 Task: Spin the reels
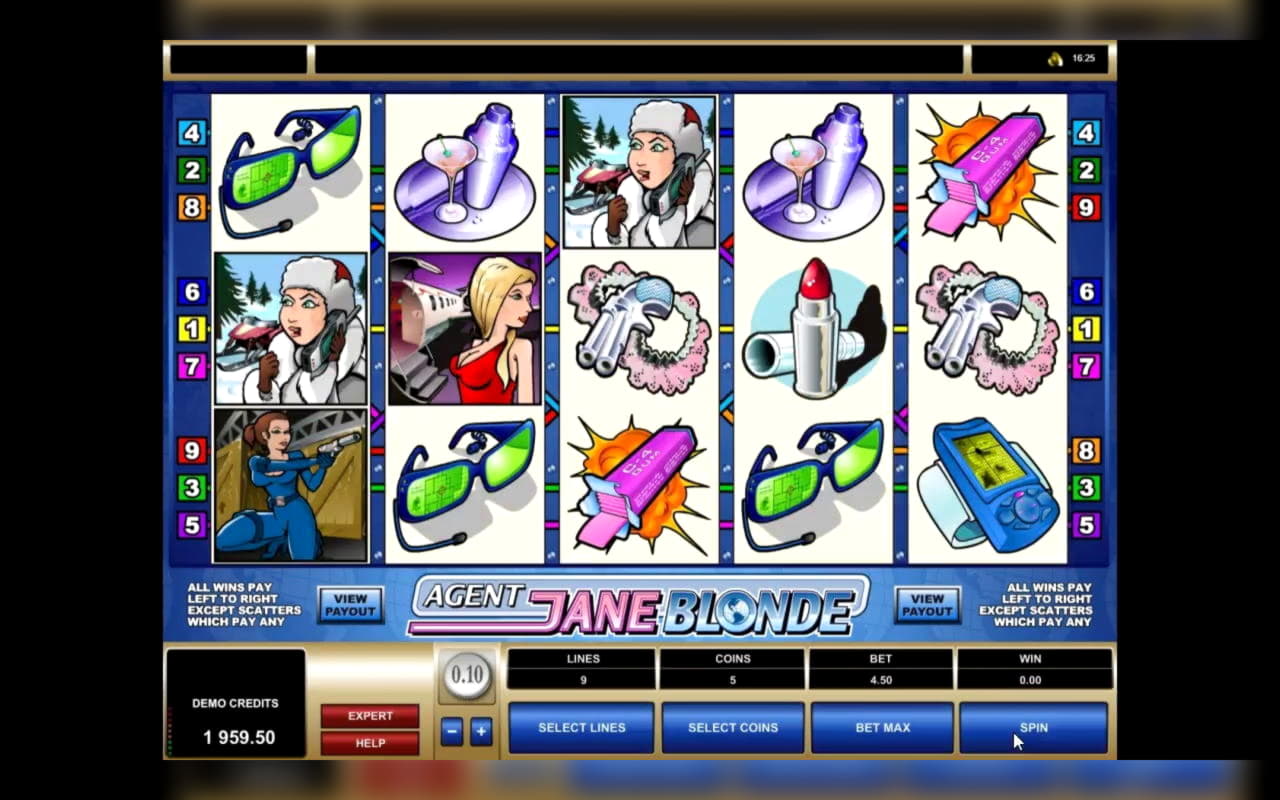point(1033,727)
